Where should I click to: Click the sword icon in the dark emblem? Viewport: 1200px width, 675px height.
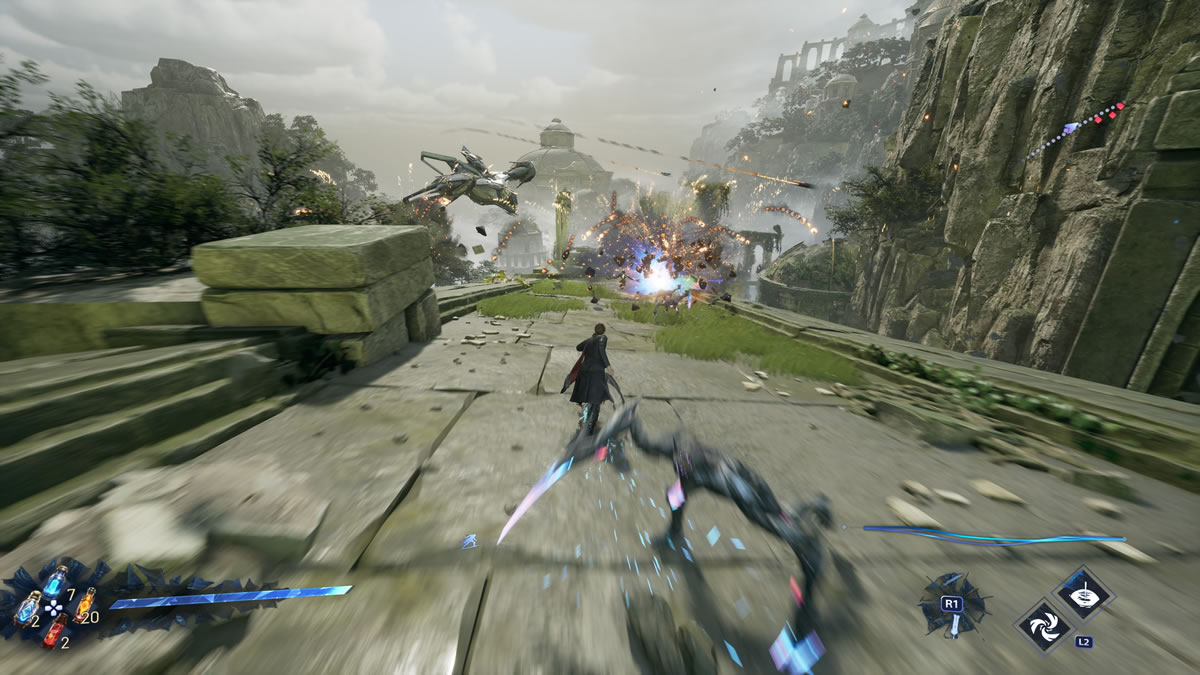click(954, 624)
